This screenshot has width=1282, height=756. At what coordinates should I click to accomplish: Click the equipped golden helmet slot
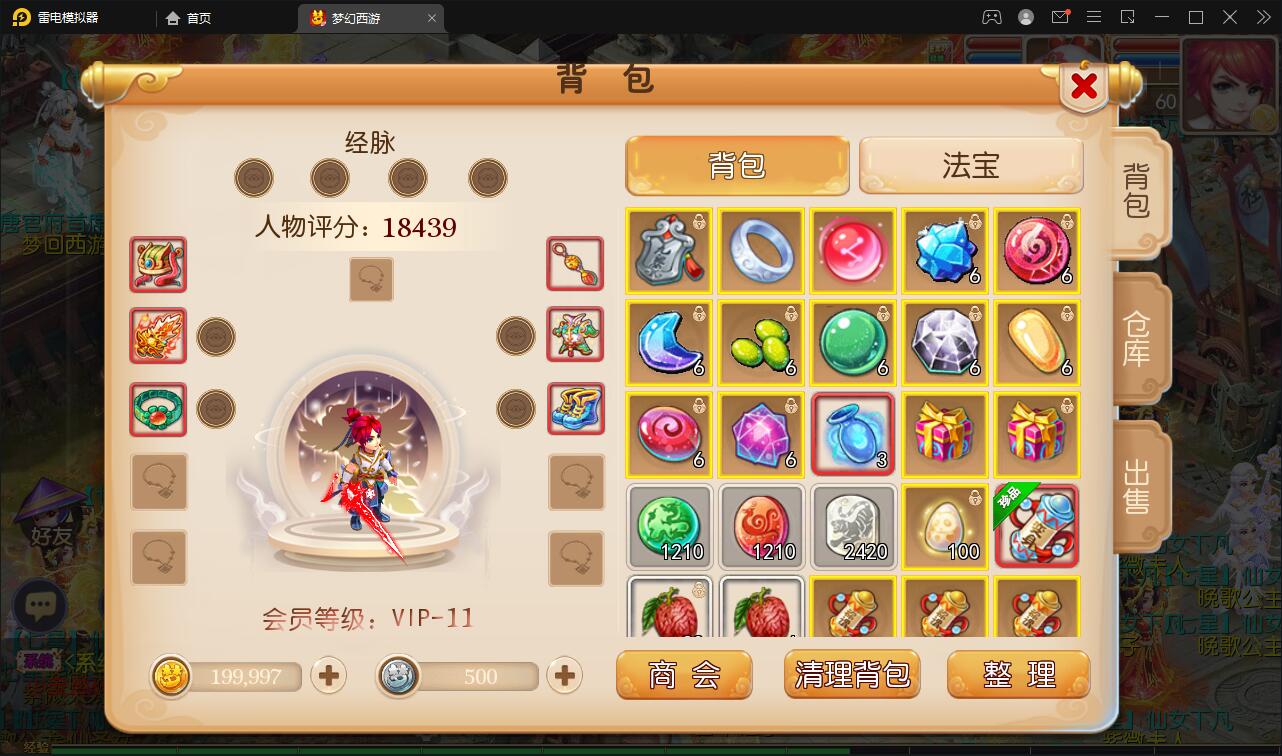pyautogui.click(x=157, y=265)
